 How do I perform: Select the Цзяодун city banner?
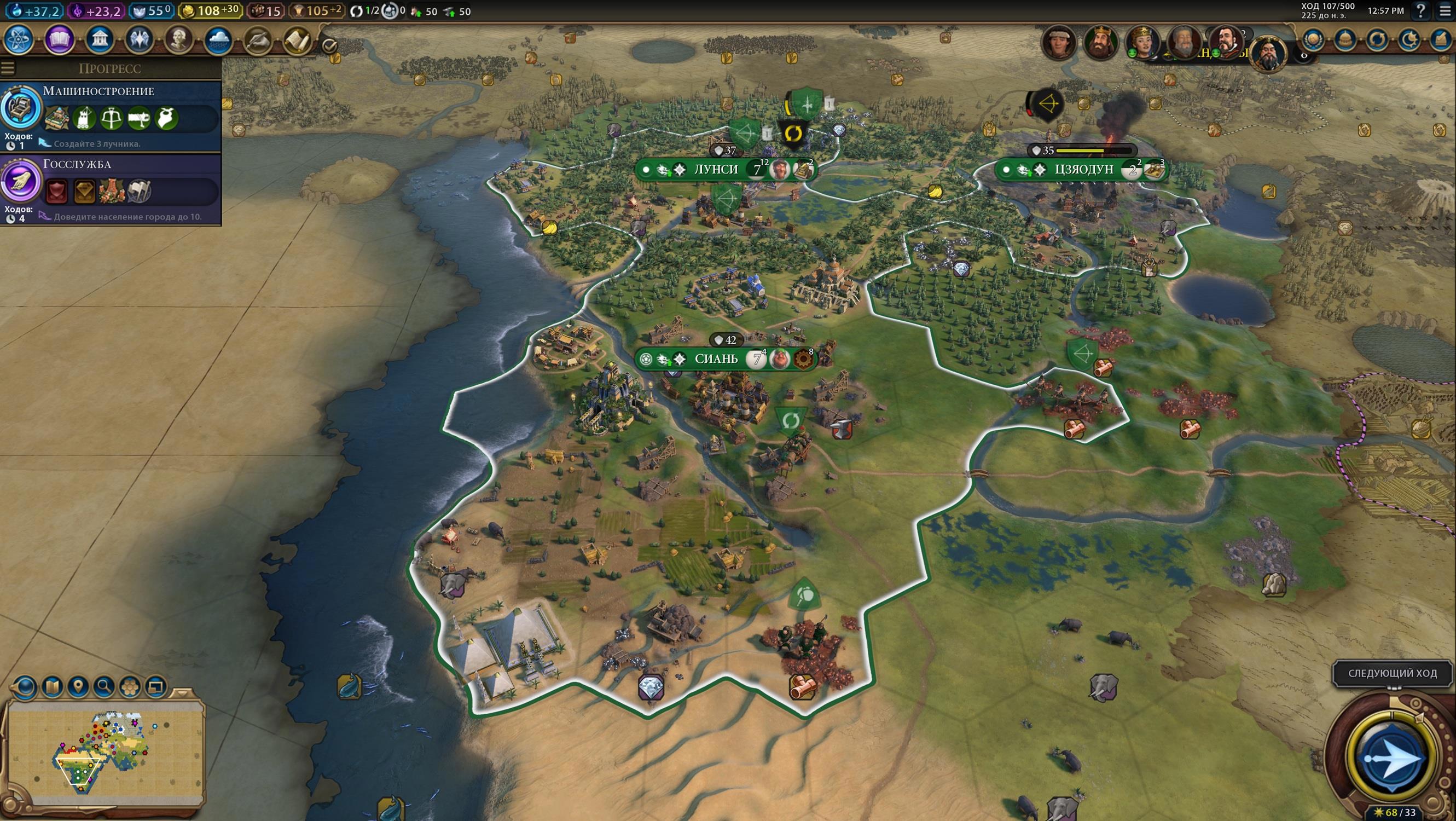click(1083, 169)
